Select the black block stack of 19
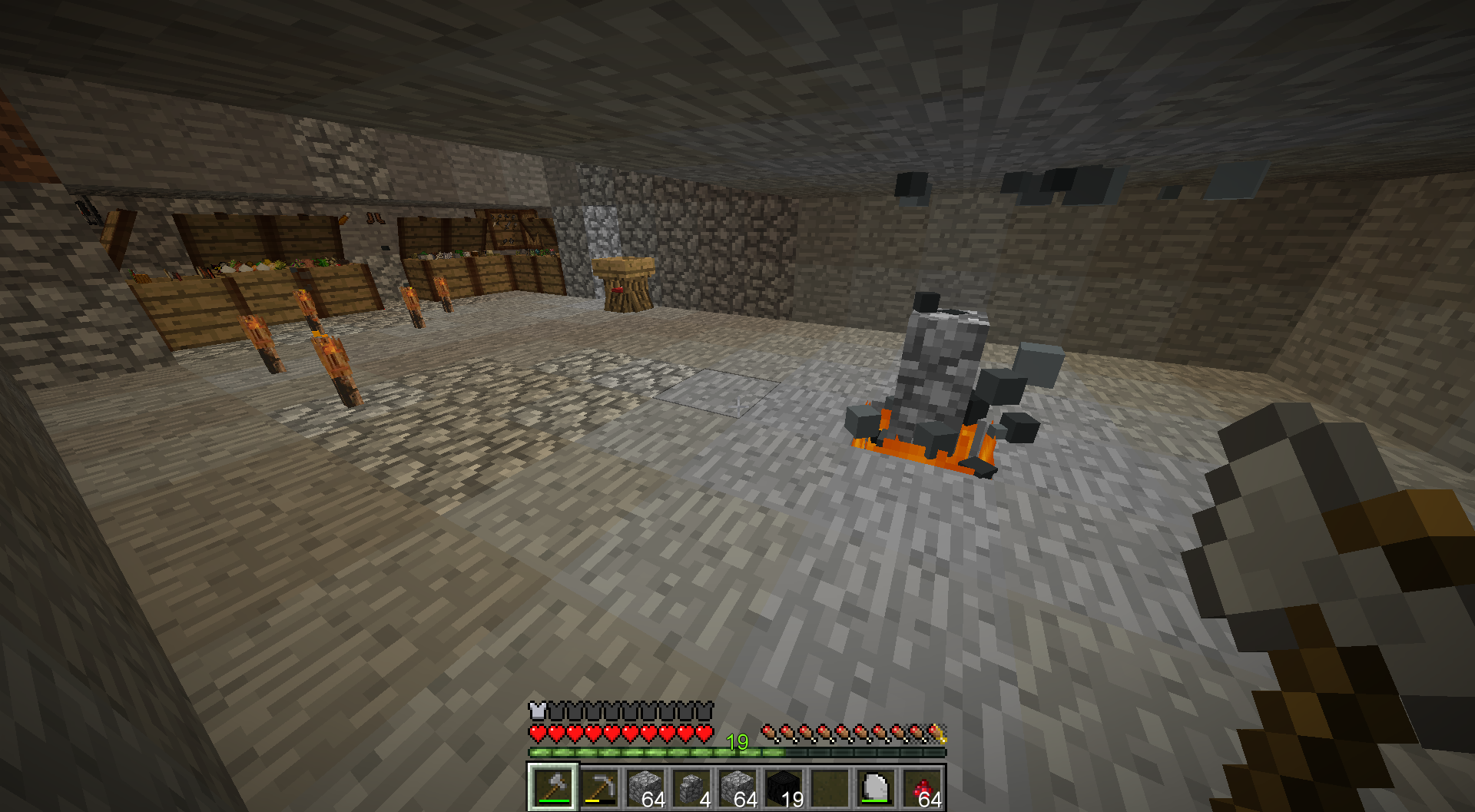The image size is (1475, 812). point(784,787)
